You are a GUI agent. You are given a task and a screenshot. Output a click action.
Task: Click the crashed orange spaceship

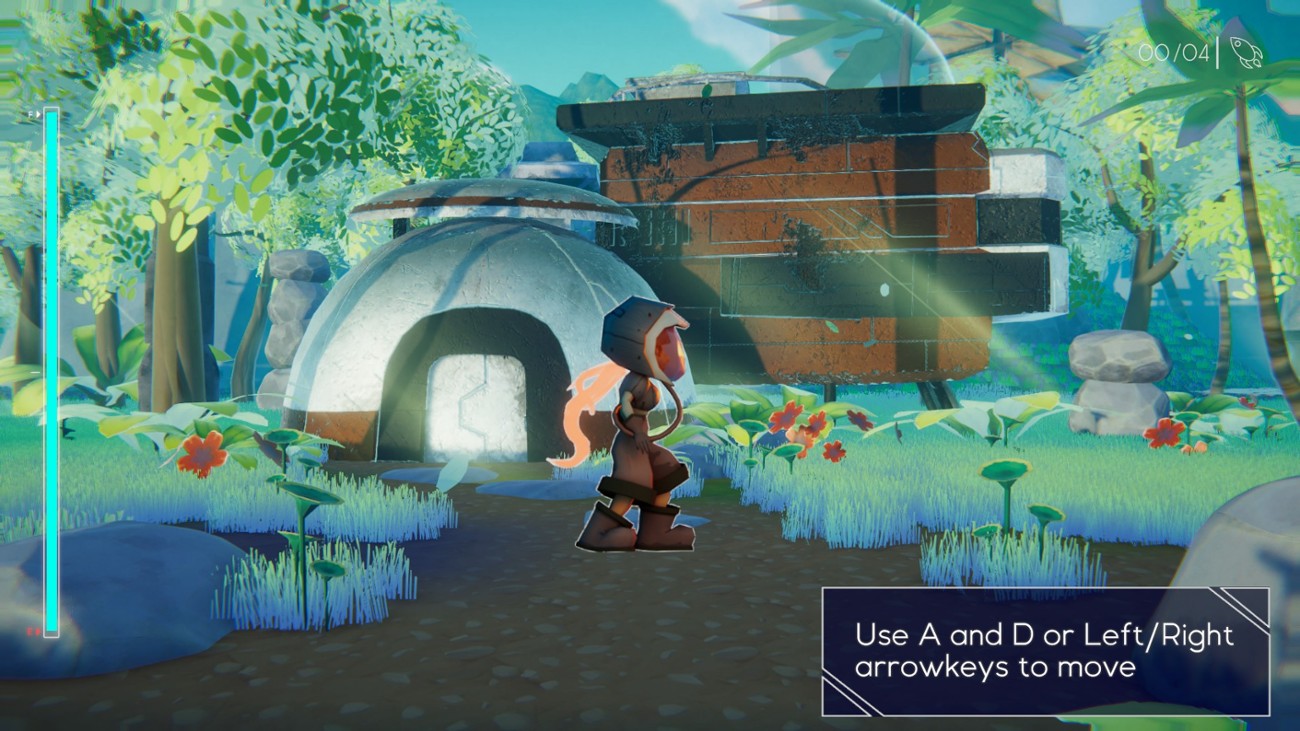click(x=830, y=230)
